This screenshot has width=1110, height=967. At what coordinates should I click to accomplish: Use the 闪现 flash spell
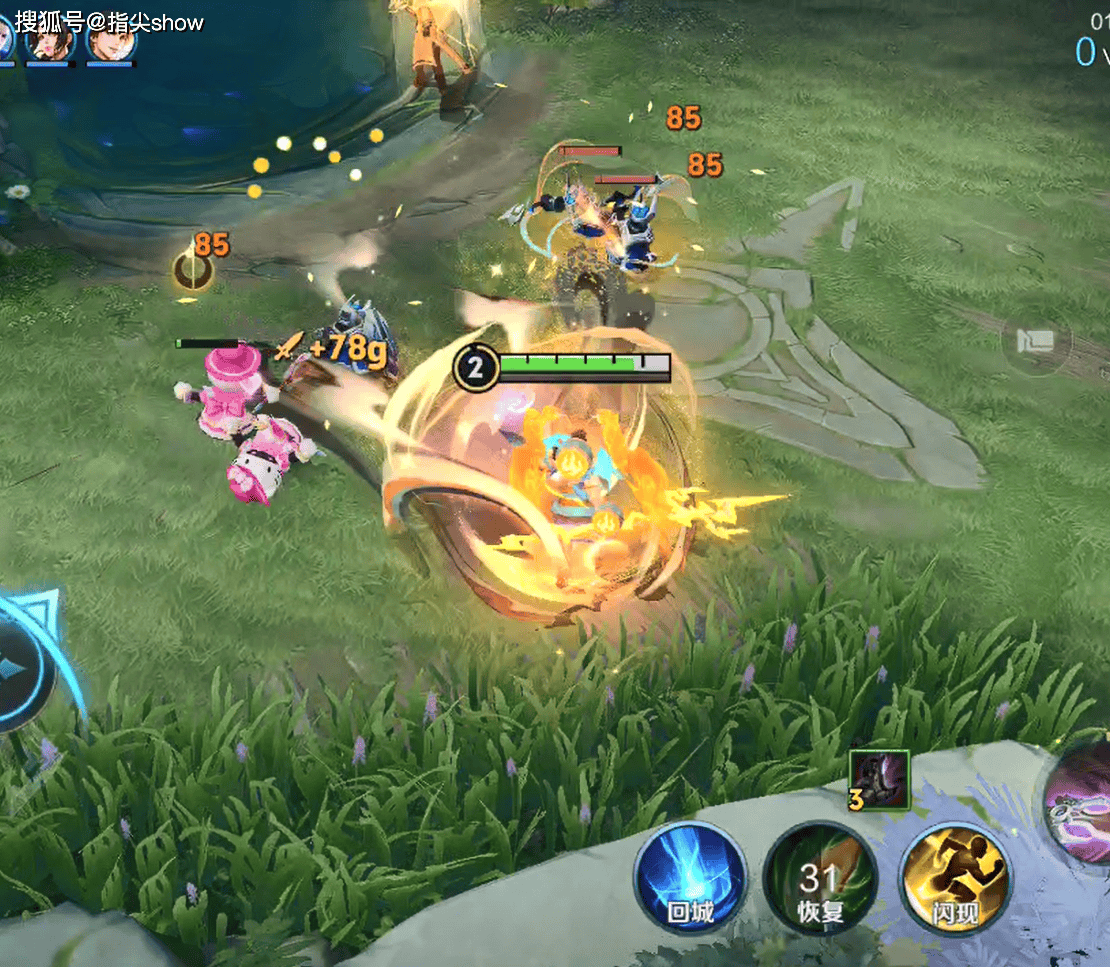coord(955,878)
